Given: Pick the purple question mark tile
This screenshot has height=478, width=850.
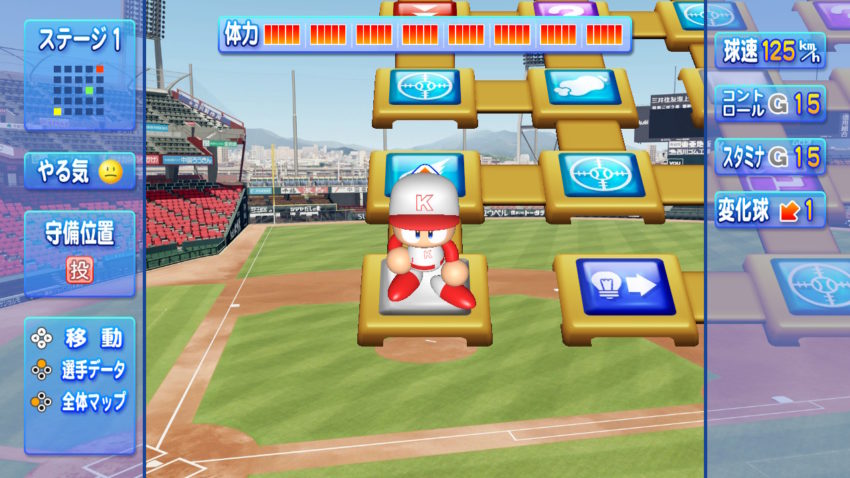Looking at the screenshot, I should [565, 10].
